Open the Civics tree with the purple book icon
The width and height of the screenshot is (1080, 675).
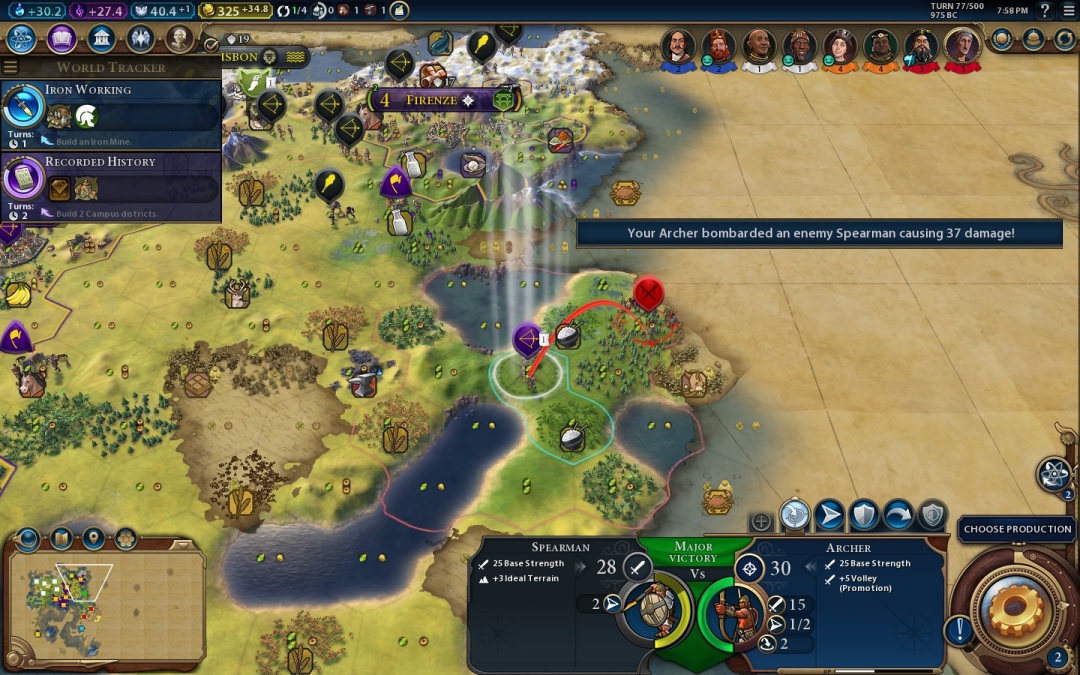[62, 39]
